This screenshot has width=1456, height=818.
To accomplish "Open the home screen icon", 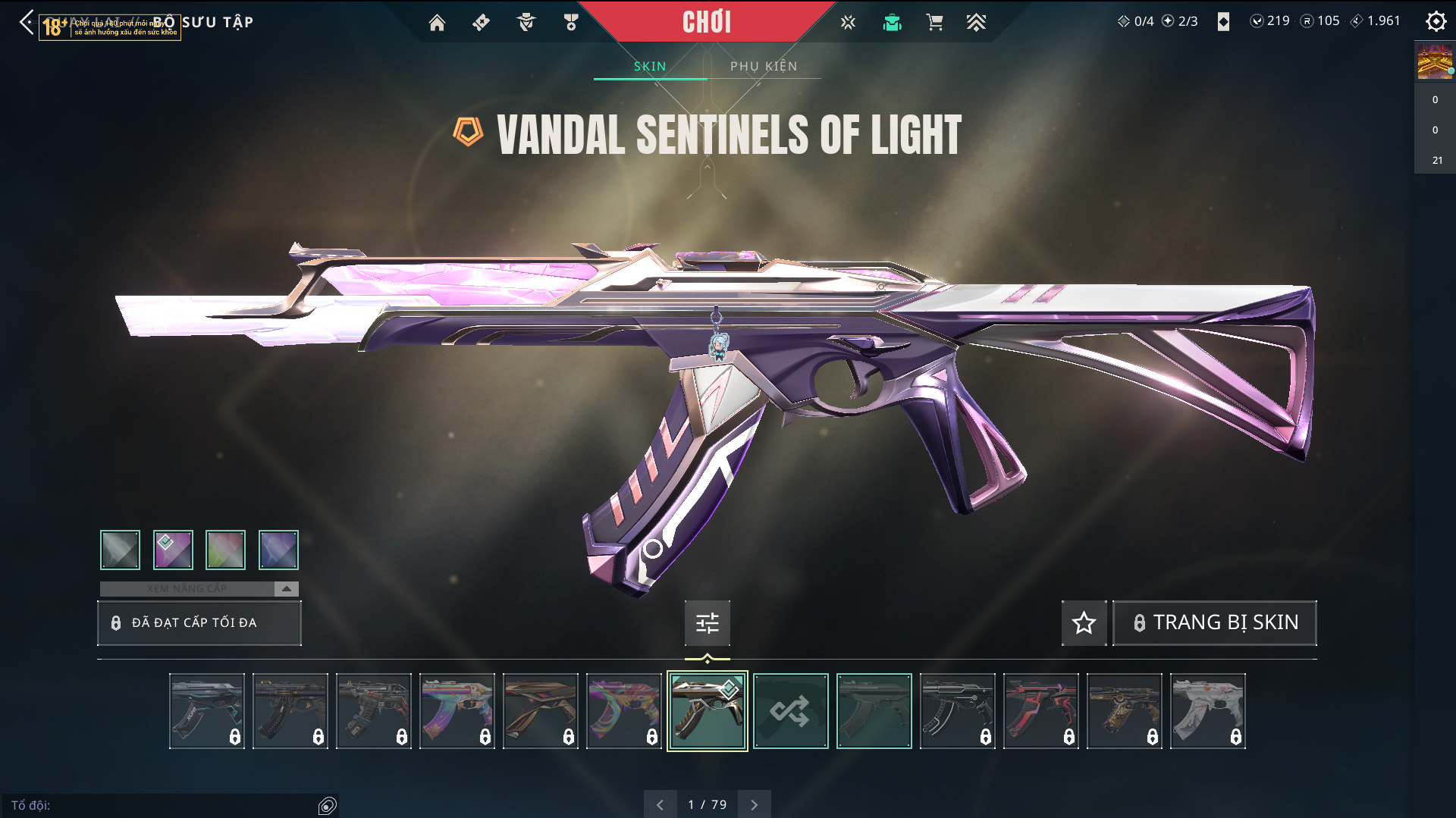I will pos(437,23).
